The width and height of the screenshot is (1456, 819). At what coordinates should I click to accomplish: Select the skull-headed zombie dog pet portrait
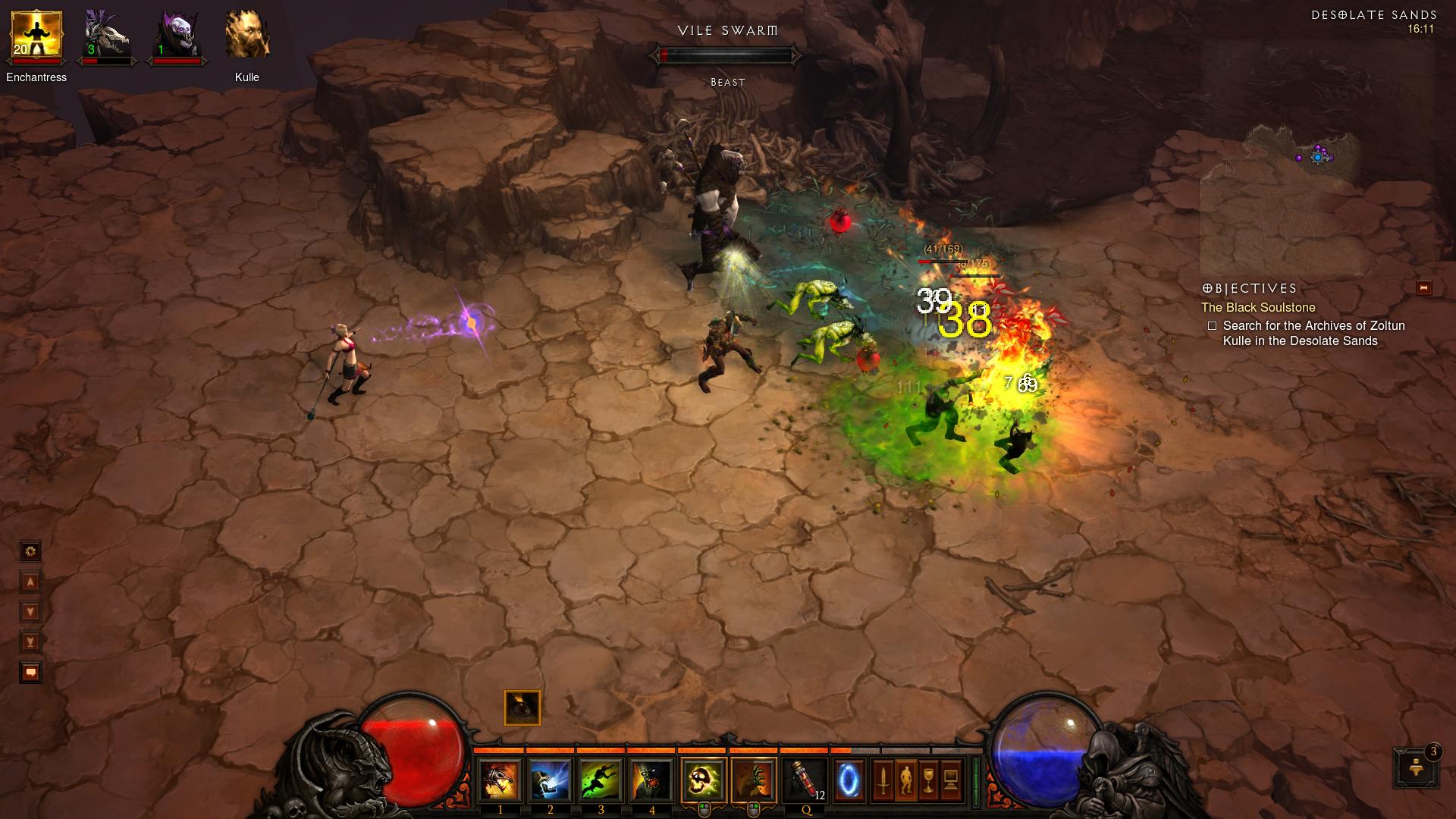point(106,36)
